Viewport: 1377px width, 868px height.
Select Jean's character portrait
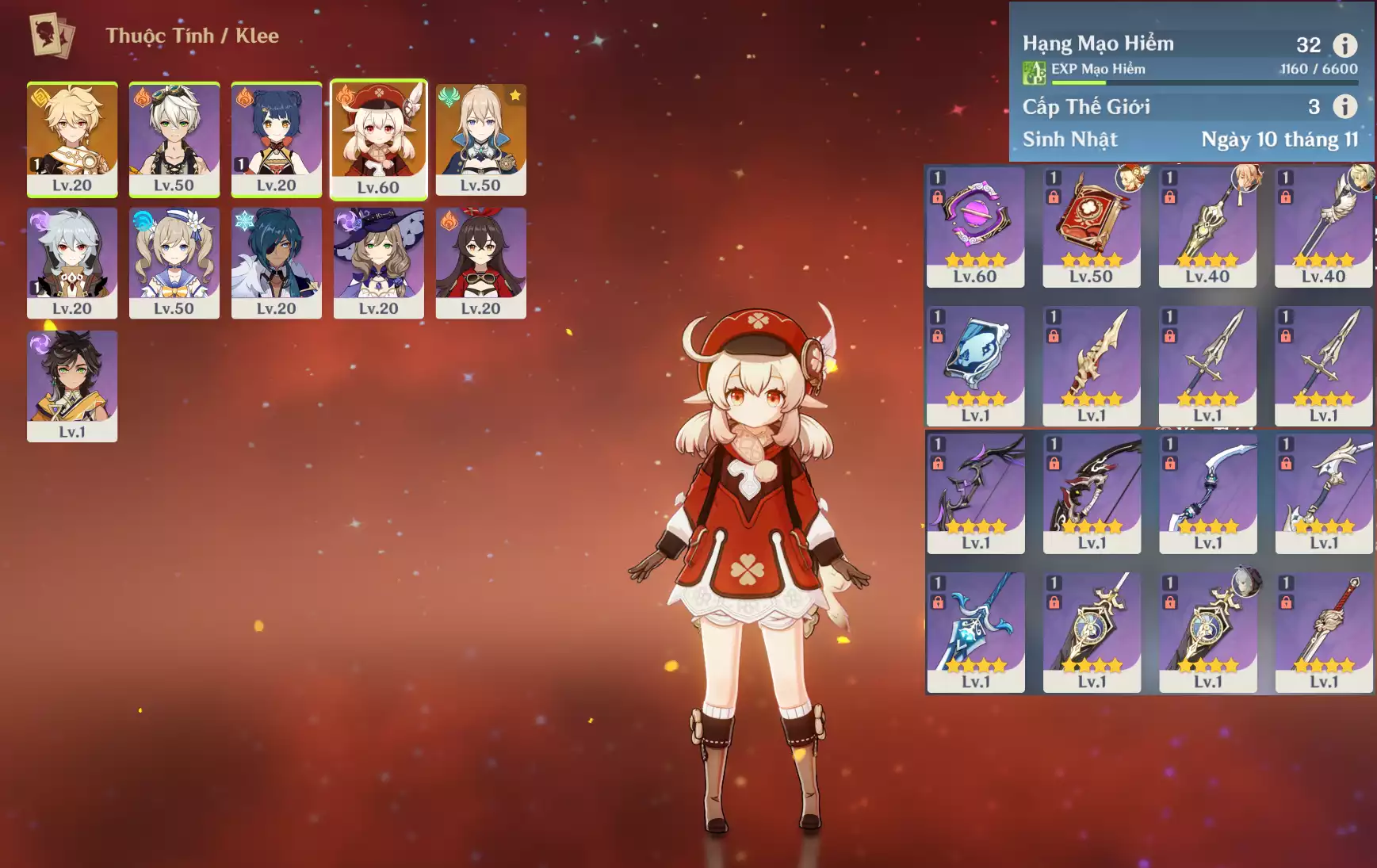(480, 139)
